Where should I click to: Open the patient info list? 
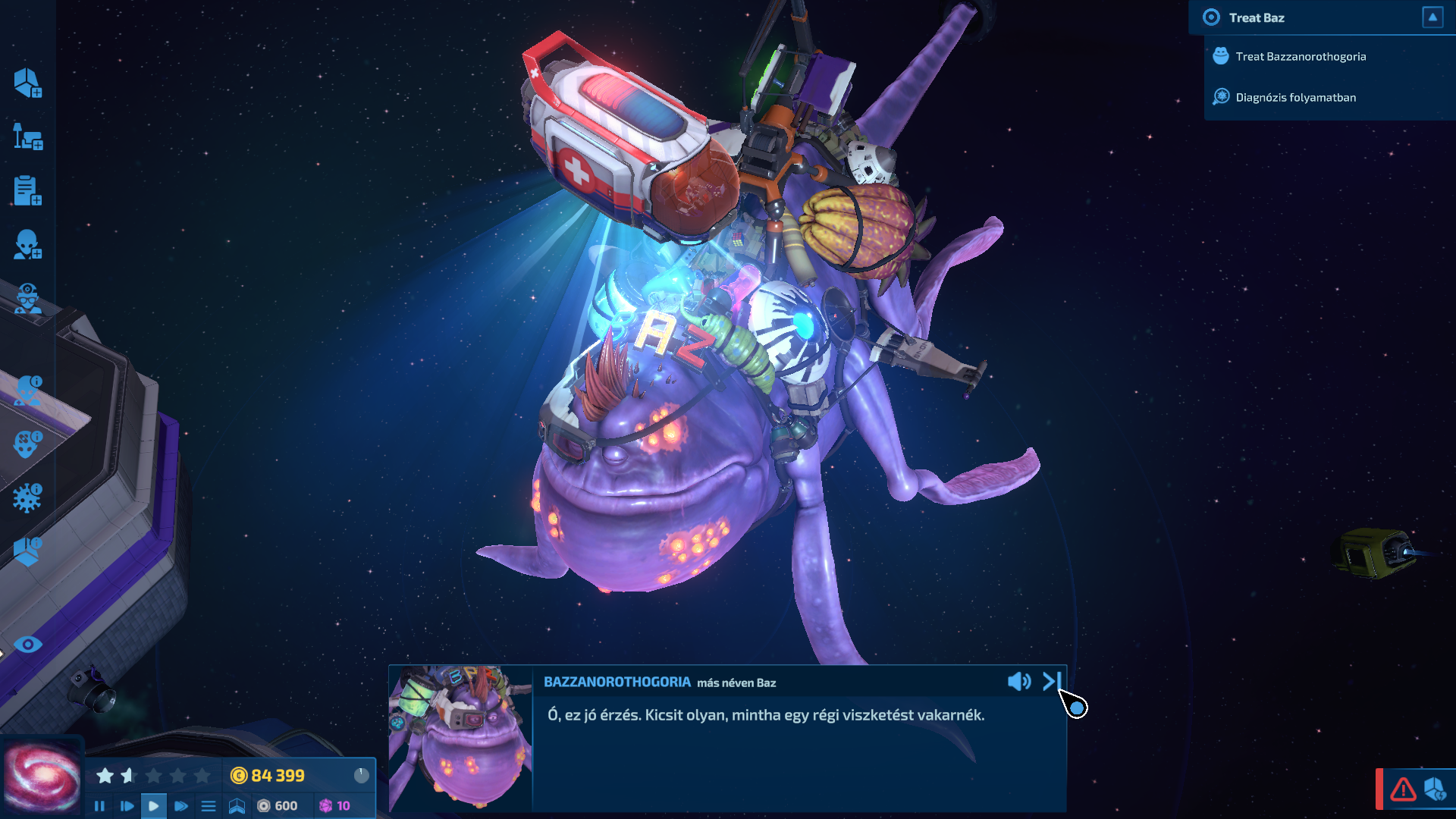27,391
